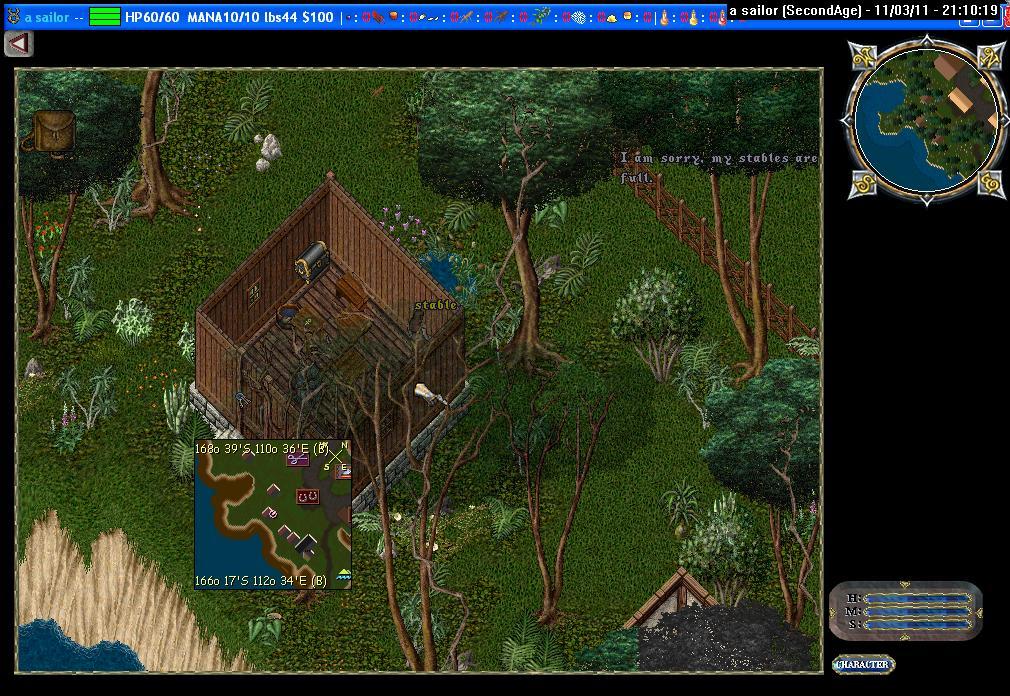Click the bottom-right ornament of the radar frame
1010x696 pixels.
pos(991,184)
